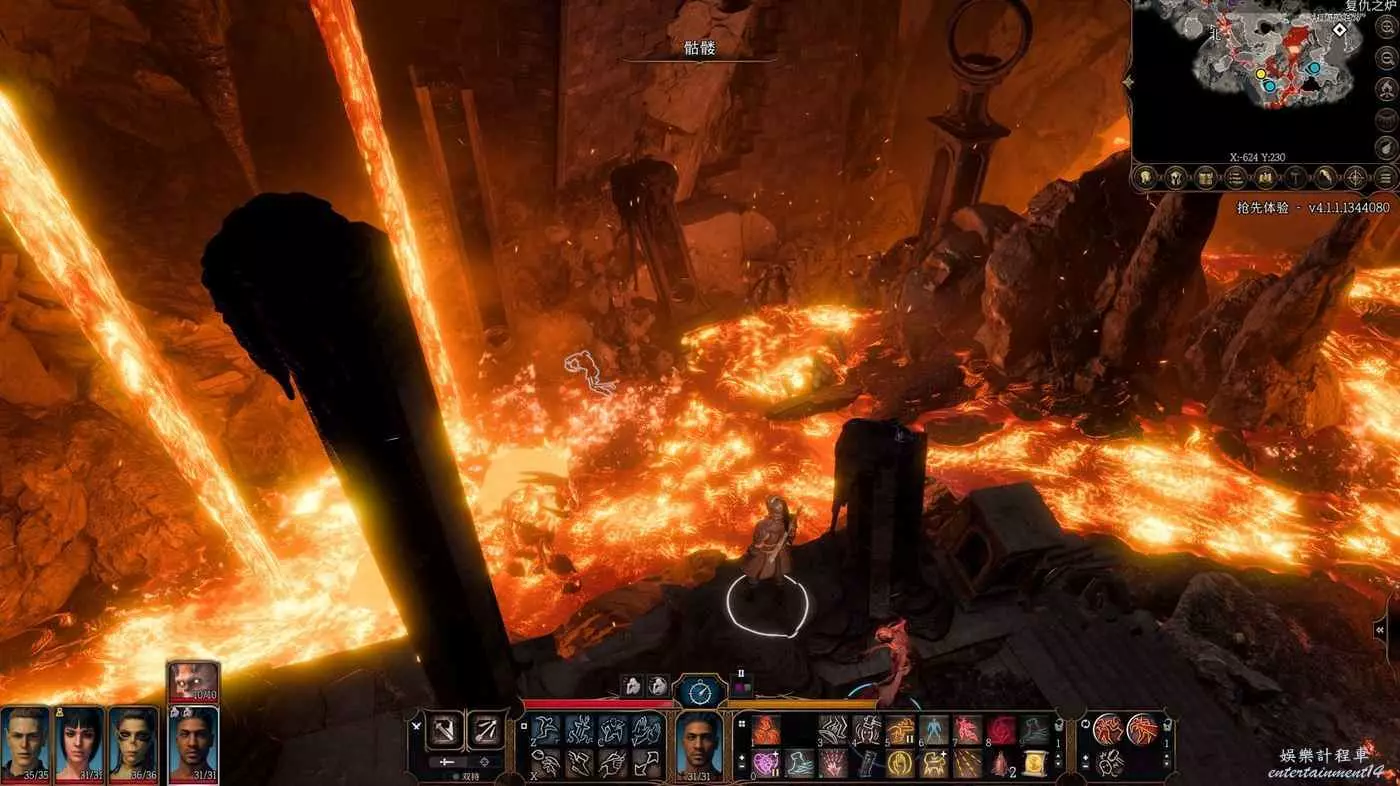
Task: Select the imp familiar portrait
Action: [193, 681]
